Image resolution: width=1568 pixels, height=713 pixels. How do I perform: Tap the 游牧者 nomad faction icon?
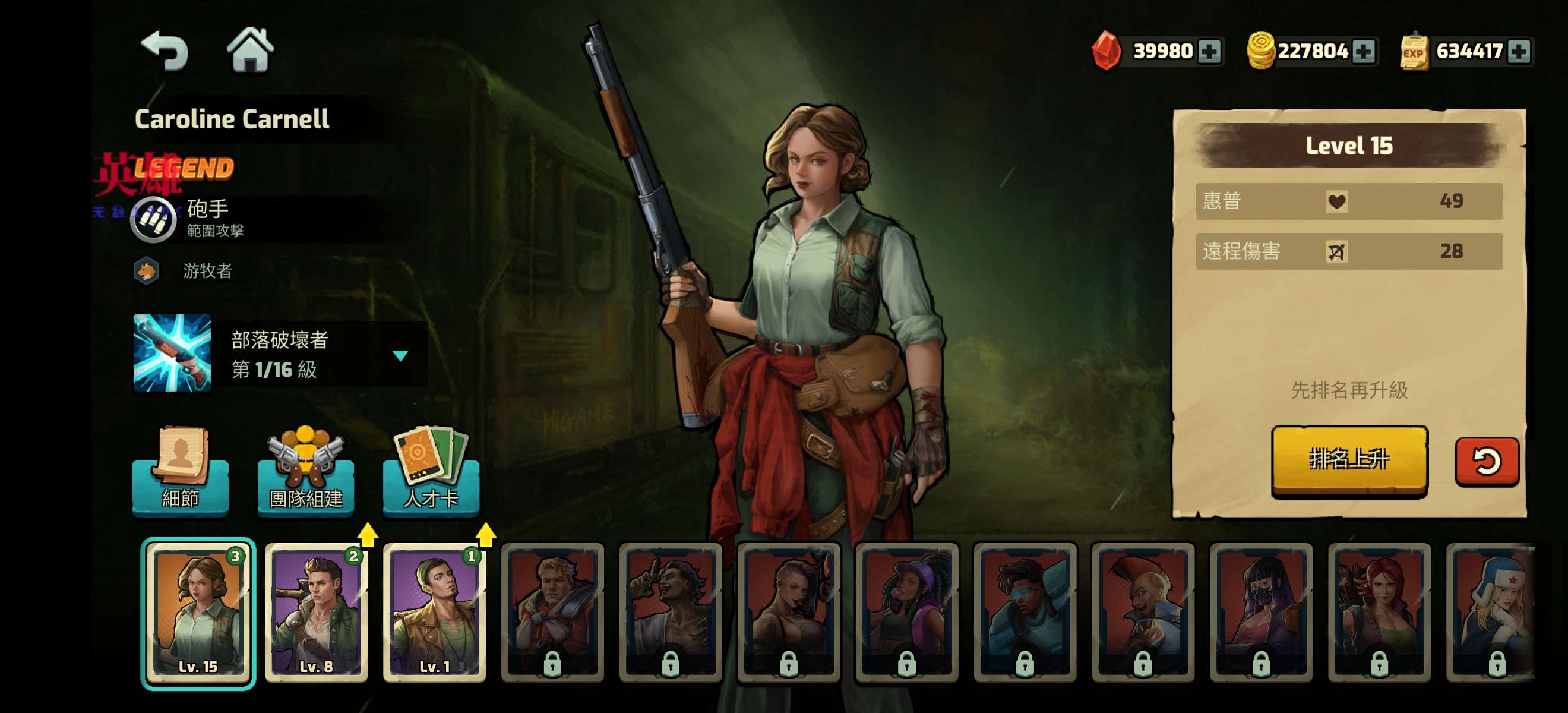click(x=147, y=271)
